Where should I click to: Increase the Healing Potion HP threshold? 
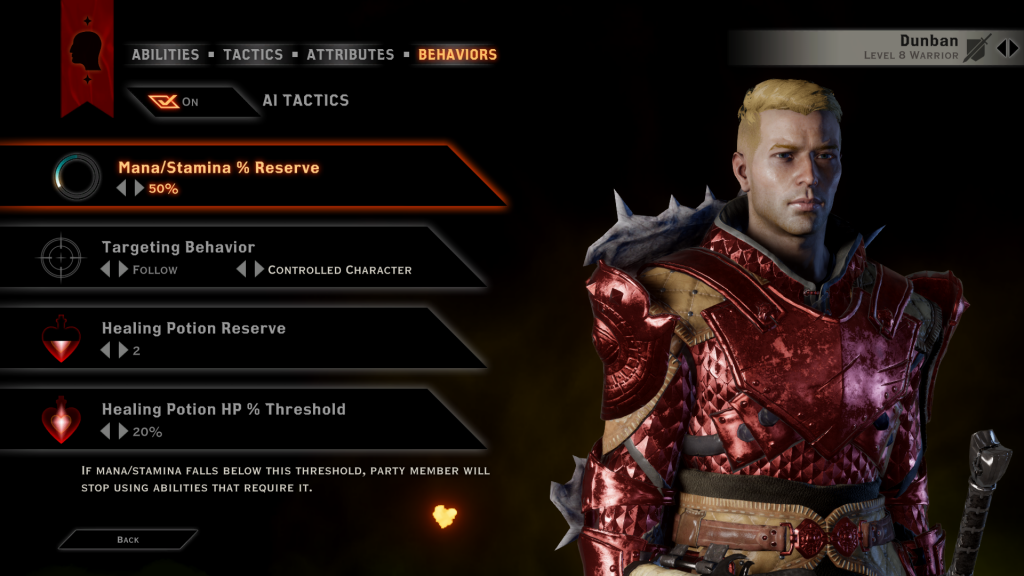coord(123,431)
